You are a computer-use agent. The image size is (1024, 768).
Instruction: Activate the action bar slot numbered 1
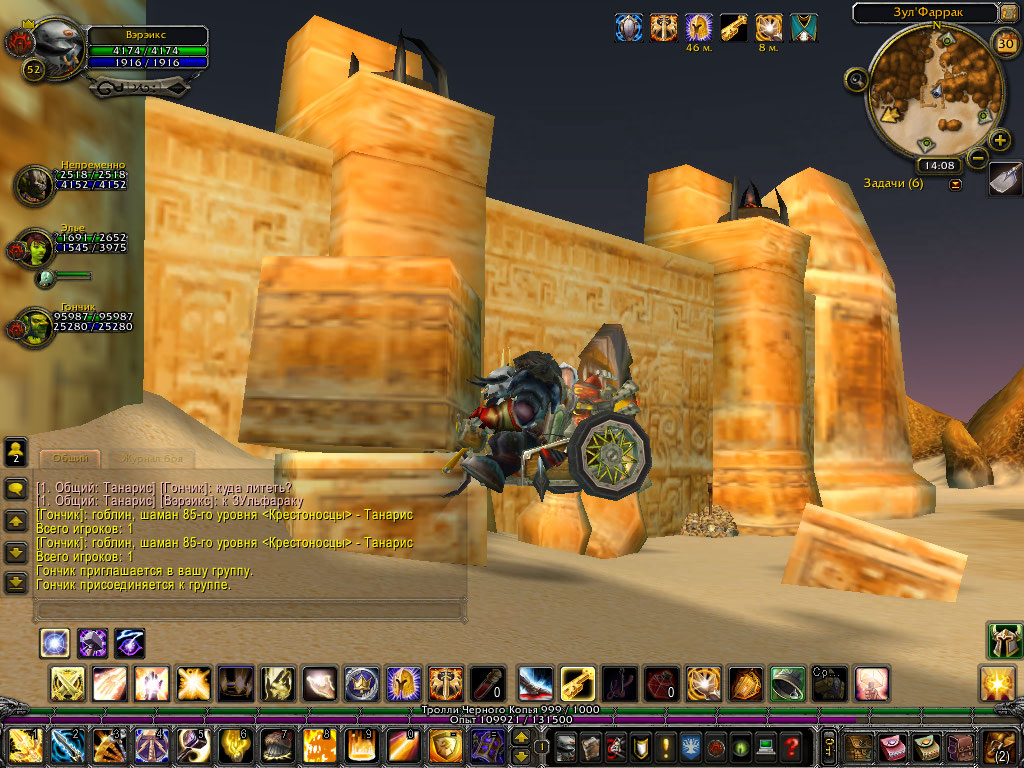24,746
